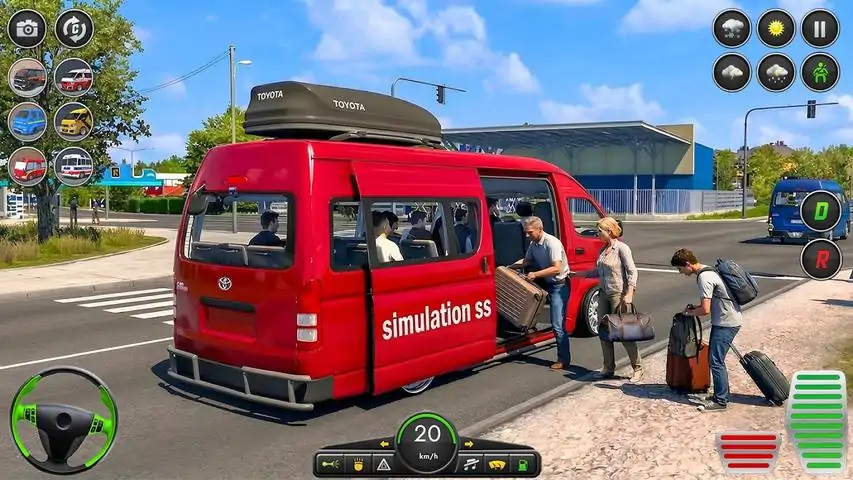The width and height of the screenshot is (853, 480).
Task: Toggle the green seatbelt icon
Action: click(820, 72)
